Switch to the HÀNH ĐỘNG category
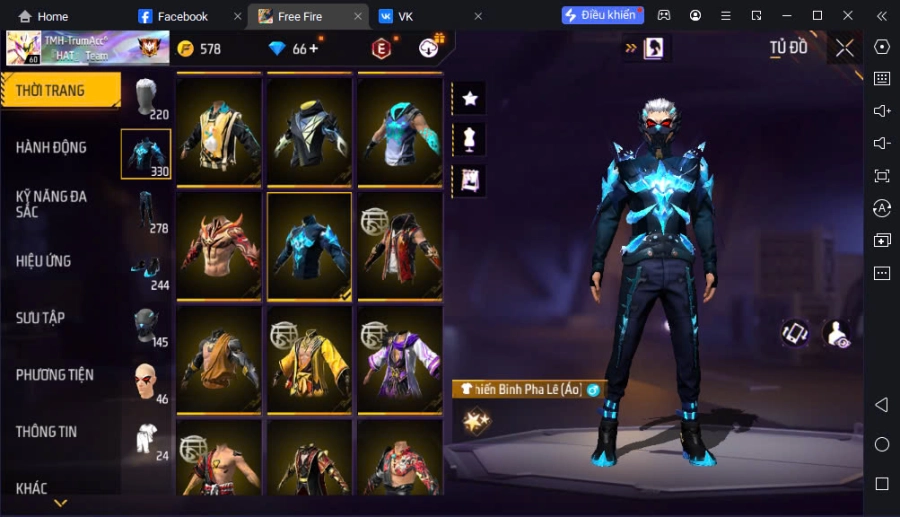Screen dimensions: 900x517 pos(52,148)
